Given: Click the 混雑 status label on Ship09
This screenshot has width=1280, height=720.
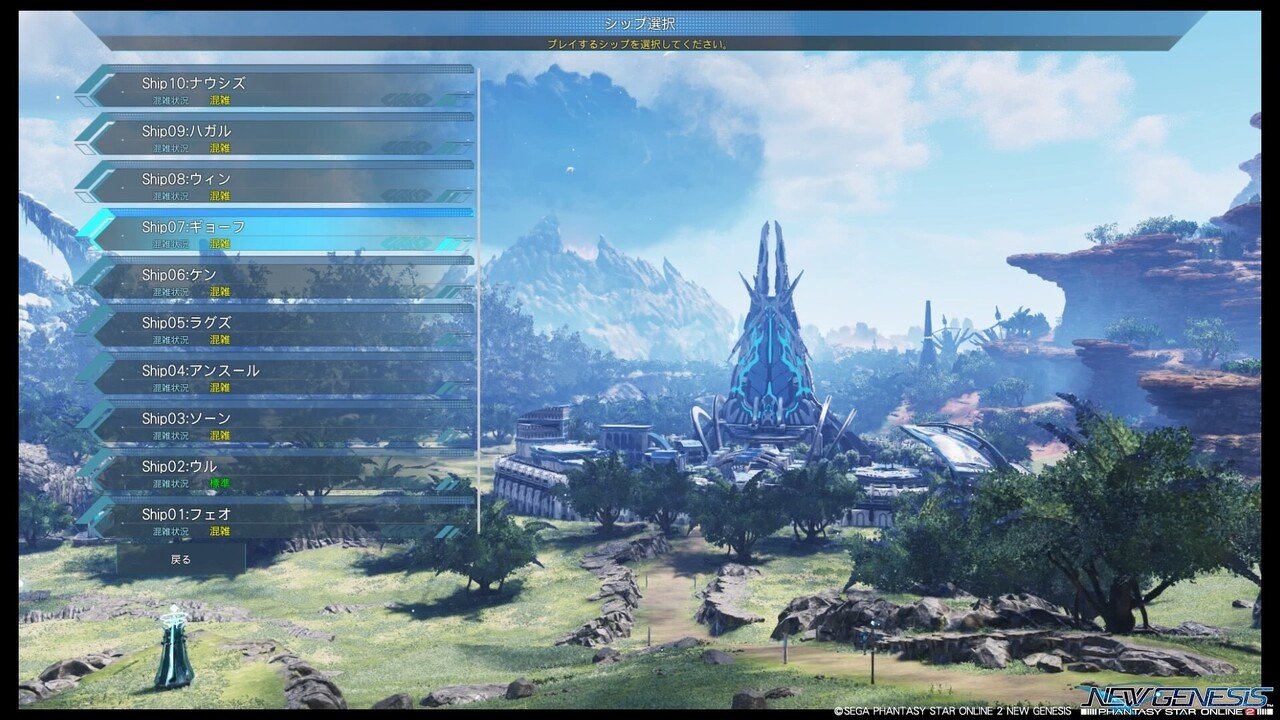Looking at the screenshot, I should (x=222, y=148).
